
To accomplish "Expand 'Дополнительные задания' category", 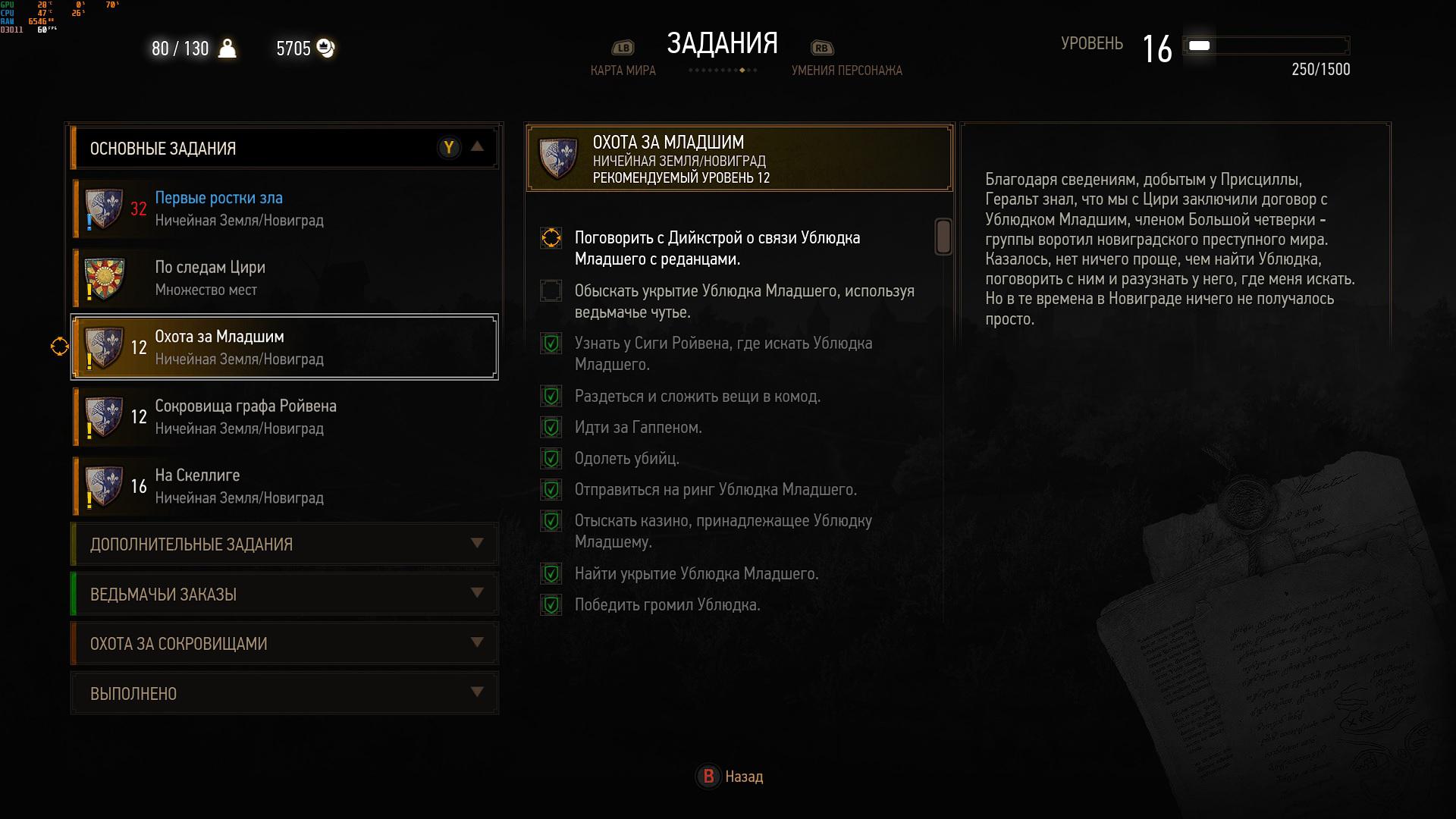I will click(x=284, y=544).
